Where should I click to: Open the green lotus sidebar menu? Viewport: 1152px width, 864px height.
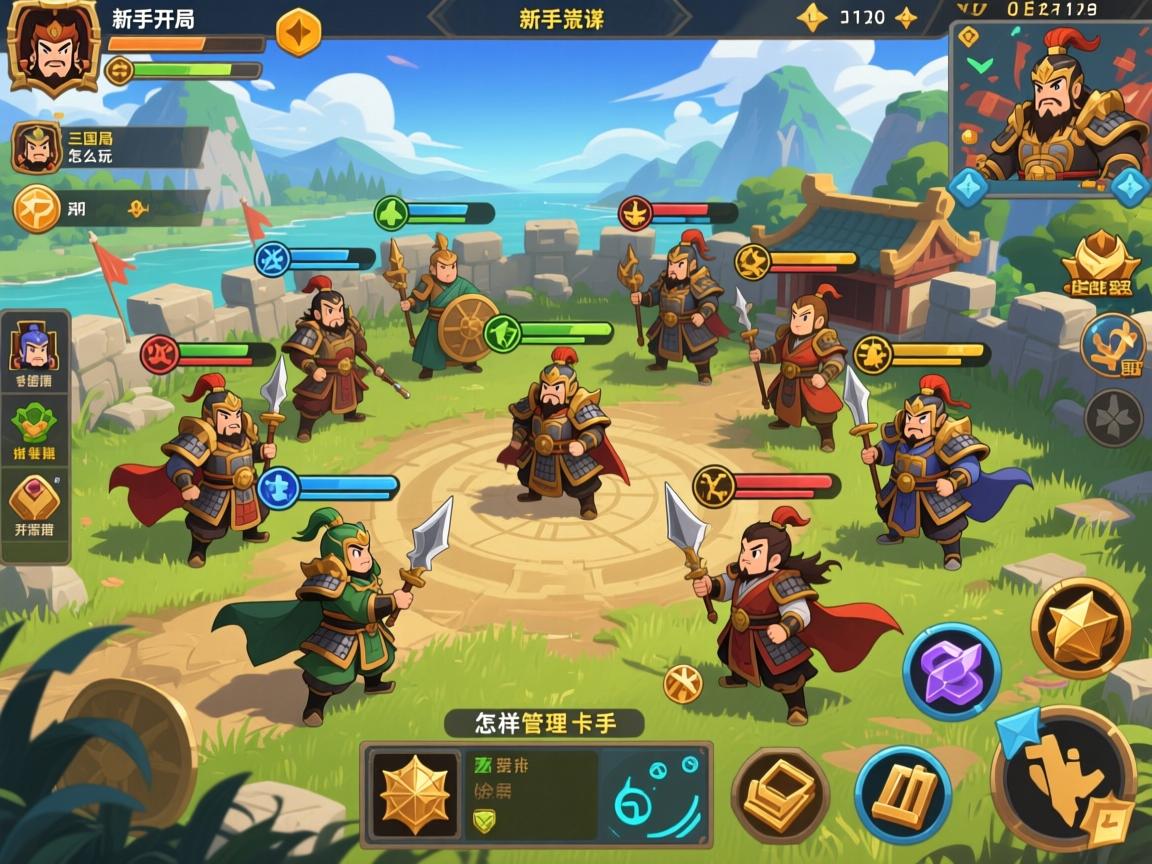(34, 426)
